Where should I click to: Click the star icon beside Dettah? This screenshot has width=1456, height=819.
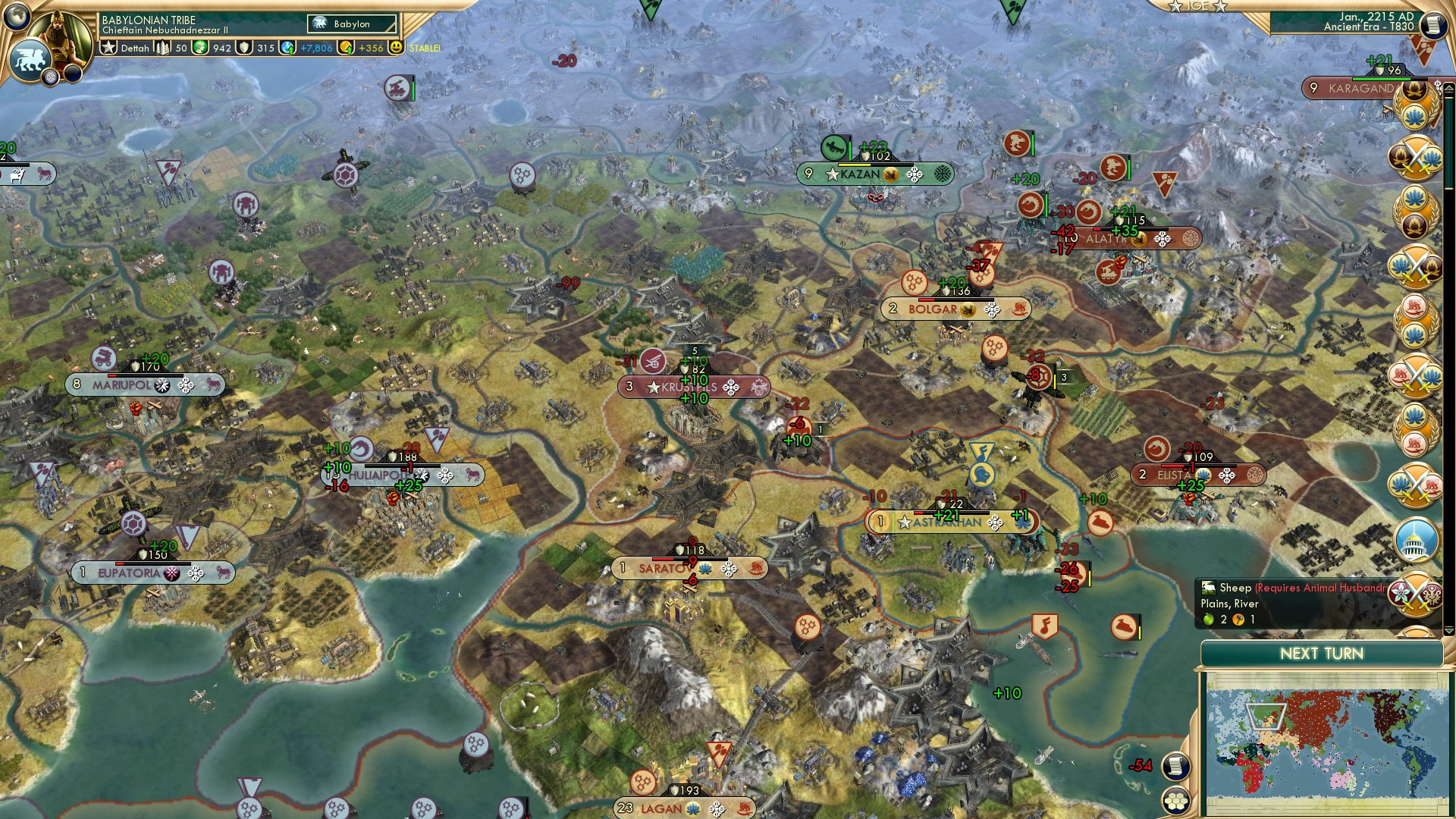109,47
